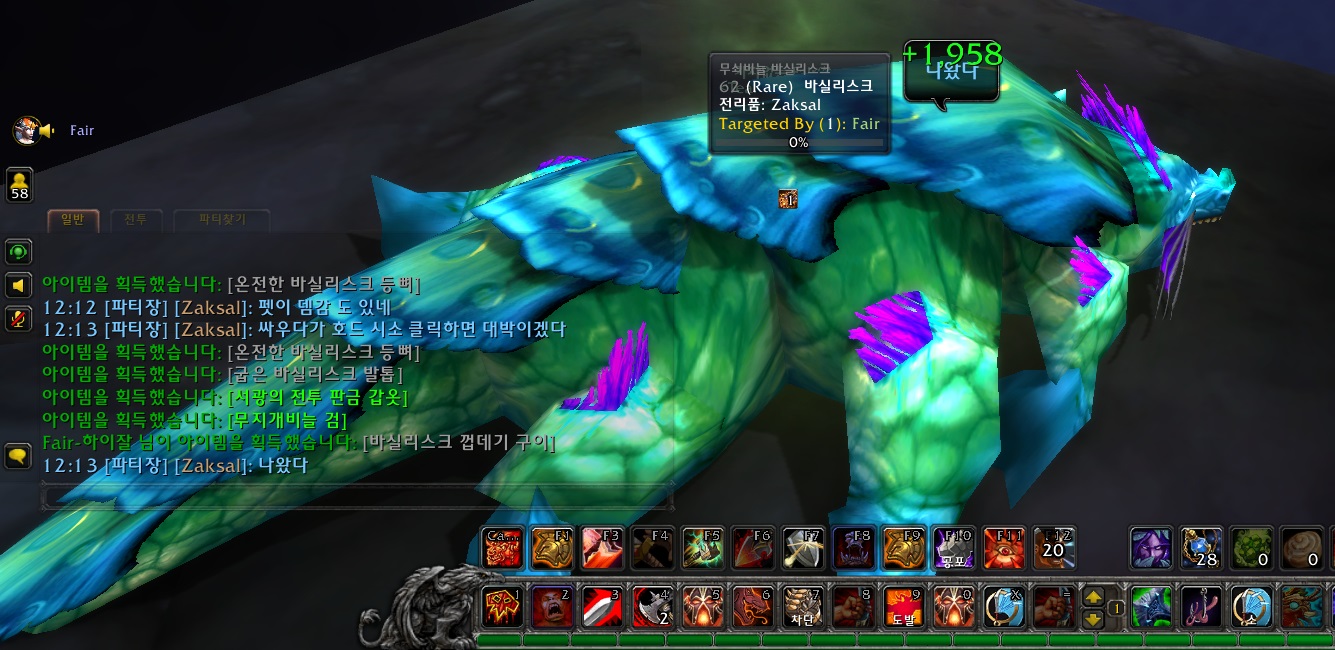Click the chat message input box
The width and height of the screenshot is (1335, 650).
[x=355, y=495]
